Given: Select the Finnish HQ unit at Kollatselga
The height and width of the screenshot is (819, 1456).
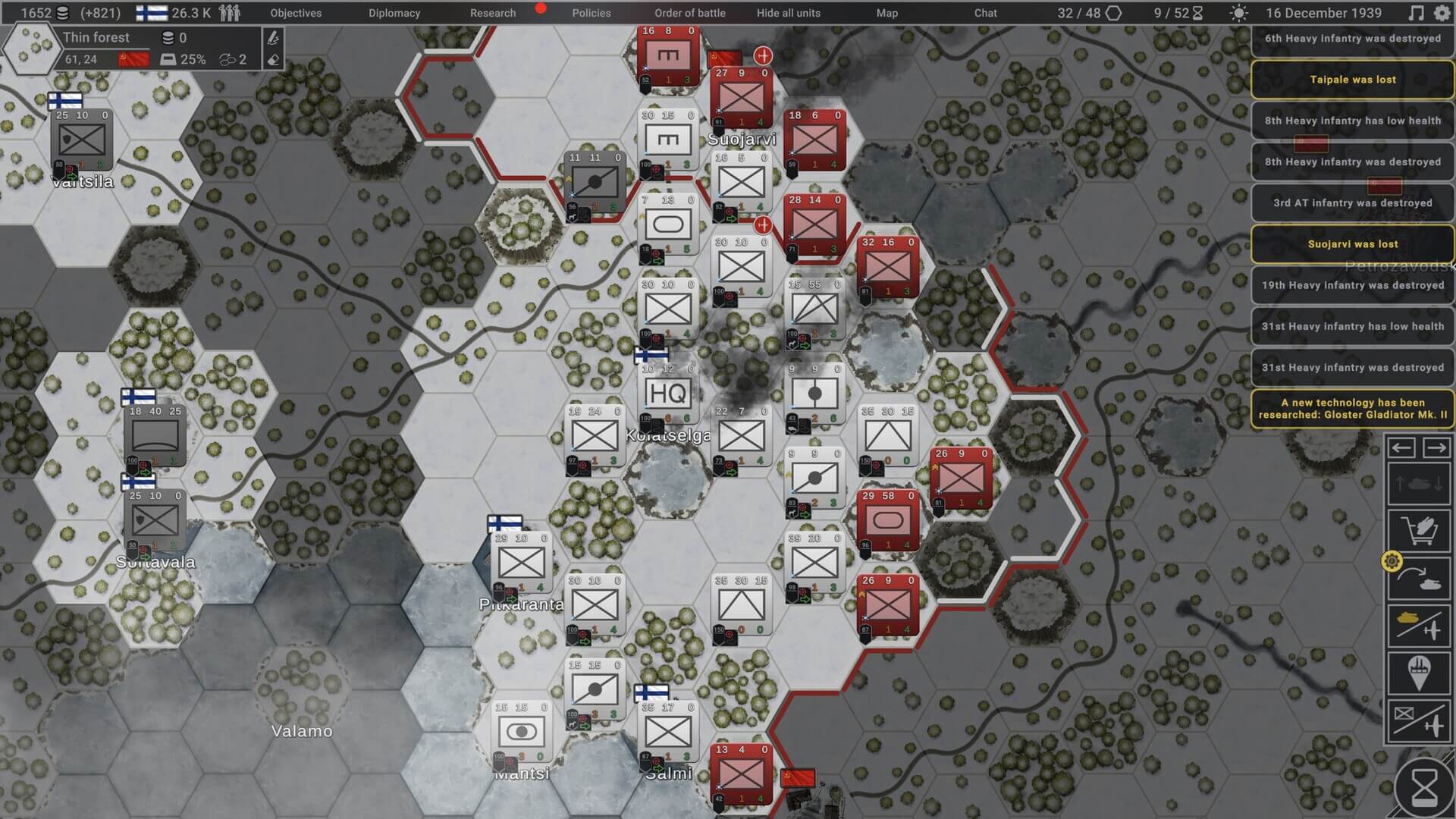Looking at the screenshot, I should (667, 394).
